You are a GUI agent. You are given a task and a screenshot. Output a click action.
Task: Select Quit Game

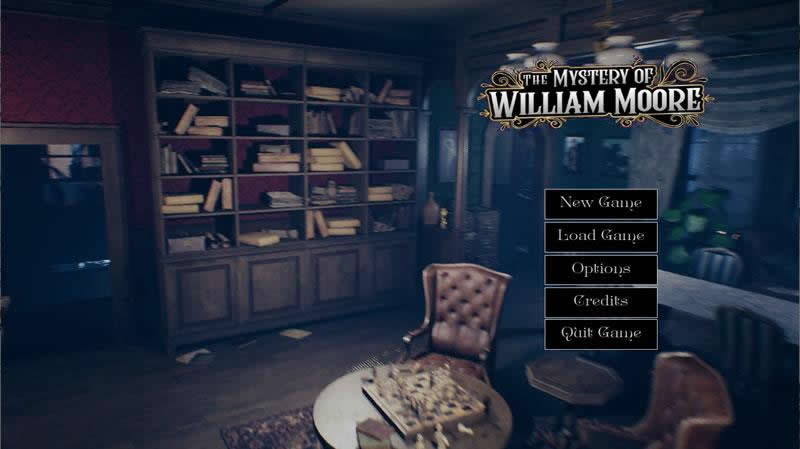pos(600,333)
